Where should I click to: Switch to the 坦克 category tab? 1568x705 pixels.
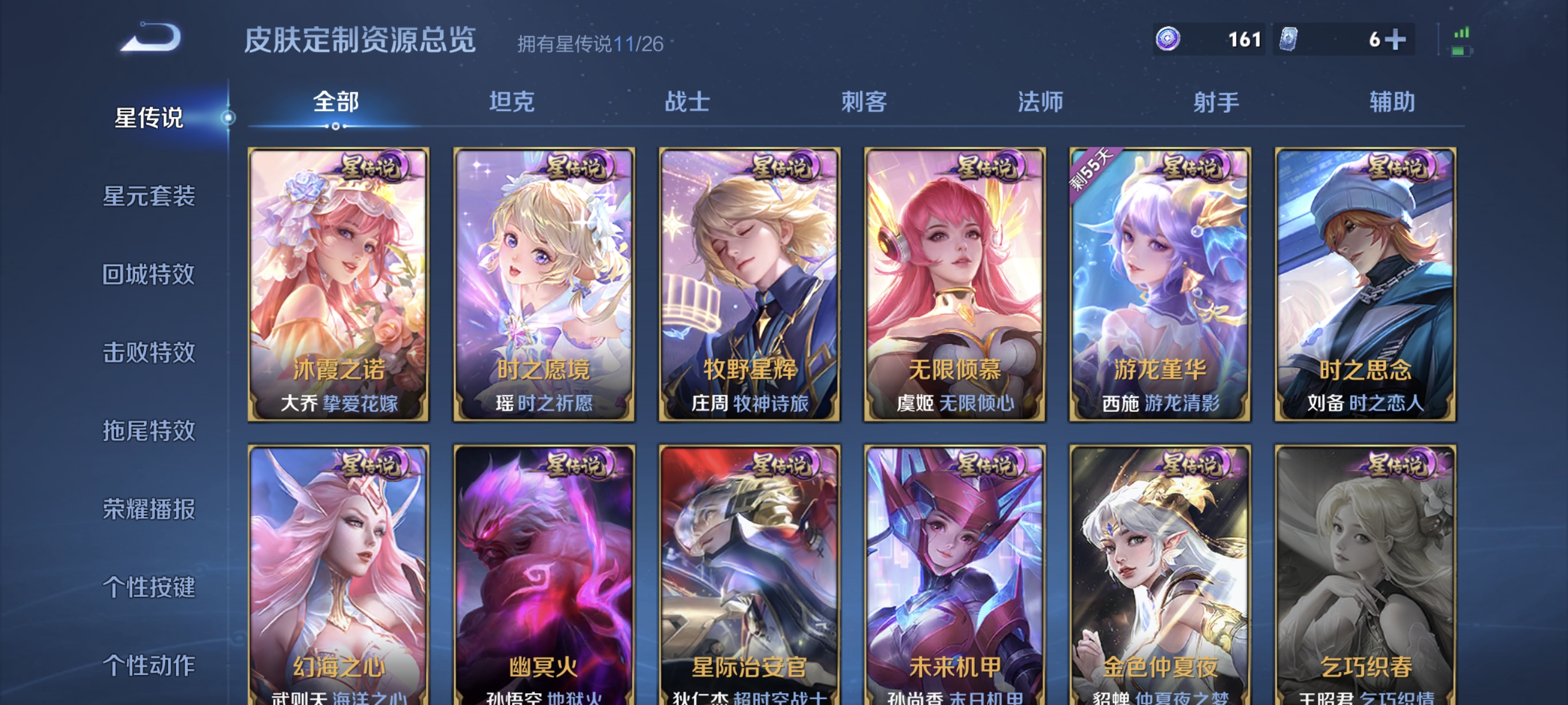point(512,102)
